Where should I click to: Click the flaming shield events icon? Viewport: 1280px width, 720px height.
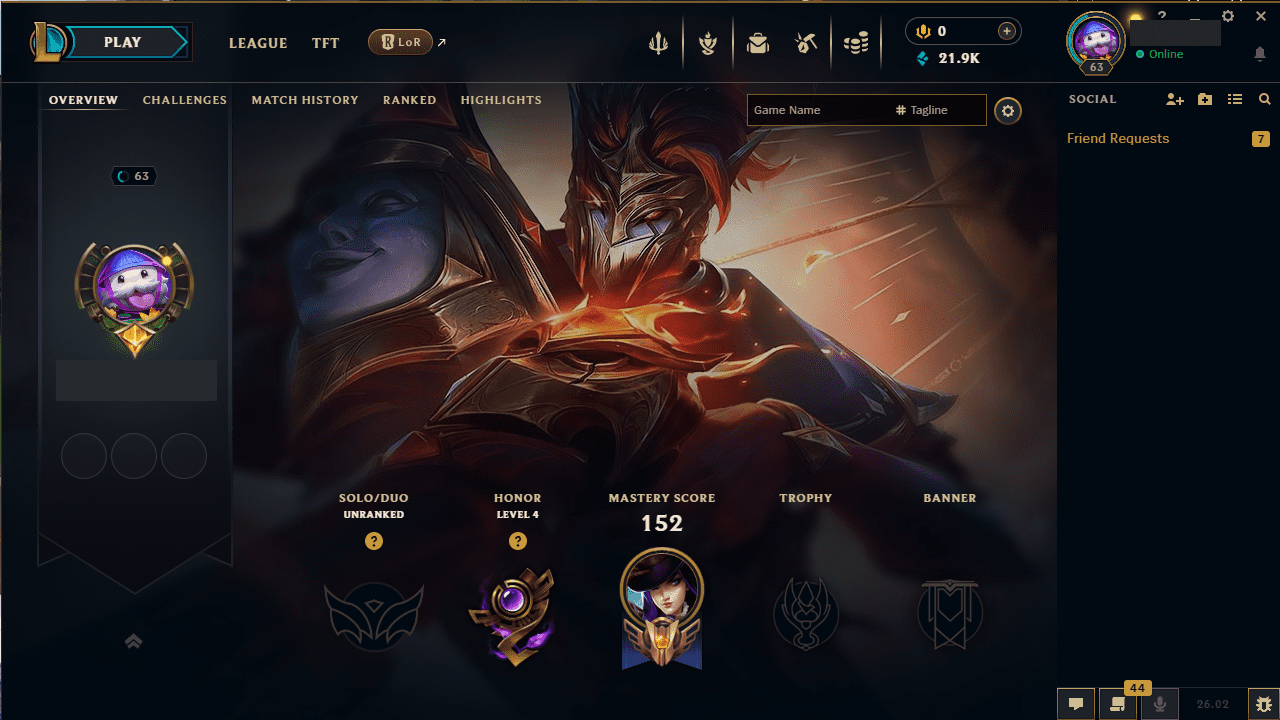point(707,42)
